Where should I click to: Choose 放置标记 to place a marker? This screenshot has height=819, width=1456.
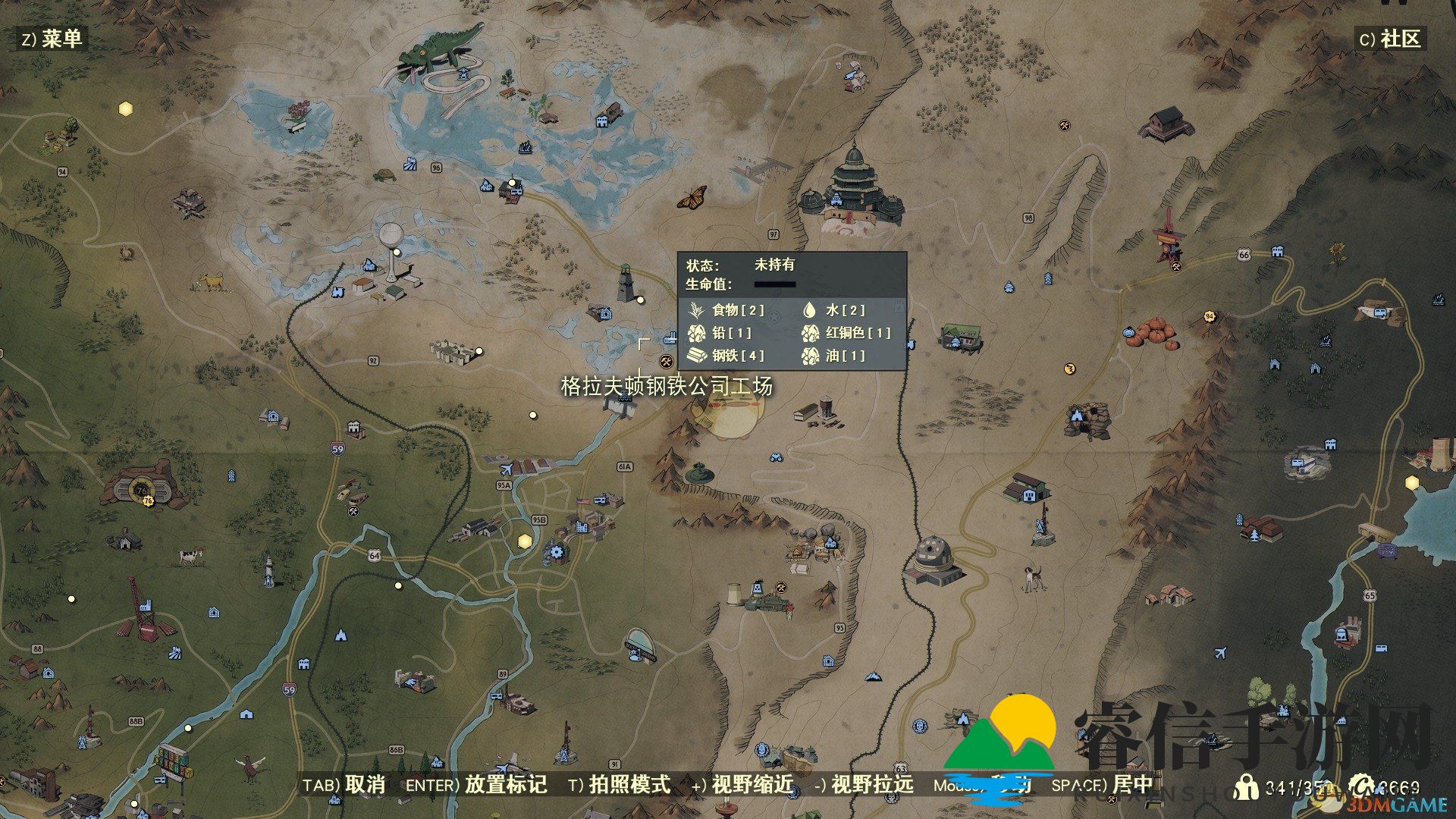coord(476,785)
